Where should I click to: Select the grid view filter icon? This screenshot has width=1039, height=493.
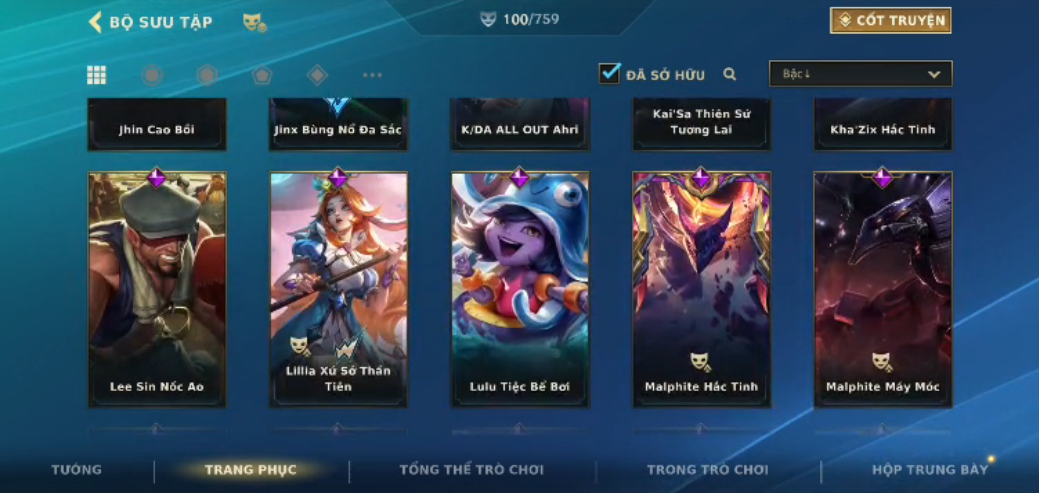97,75
